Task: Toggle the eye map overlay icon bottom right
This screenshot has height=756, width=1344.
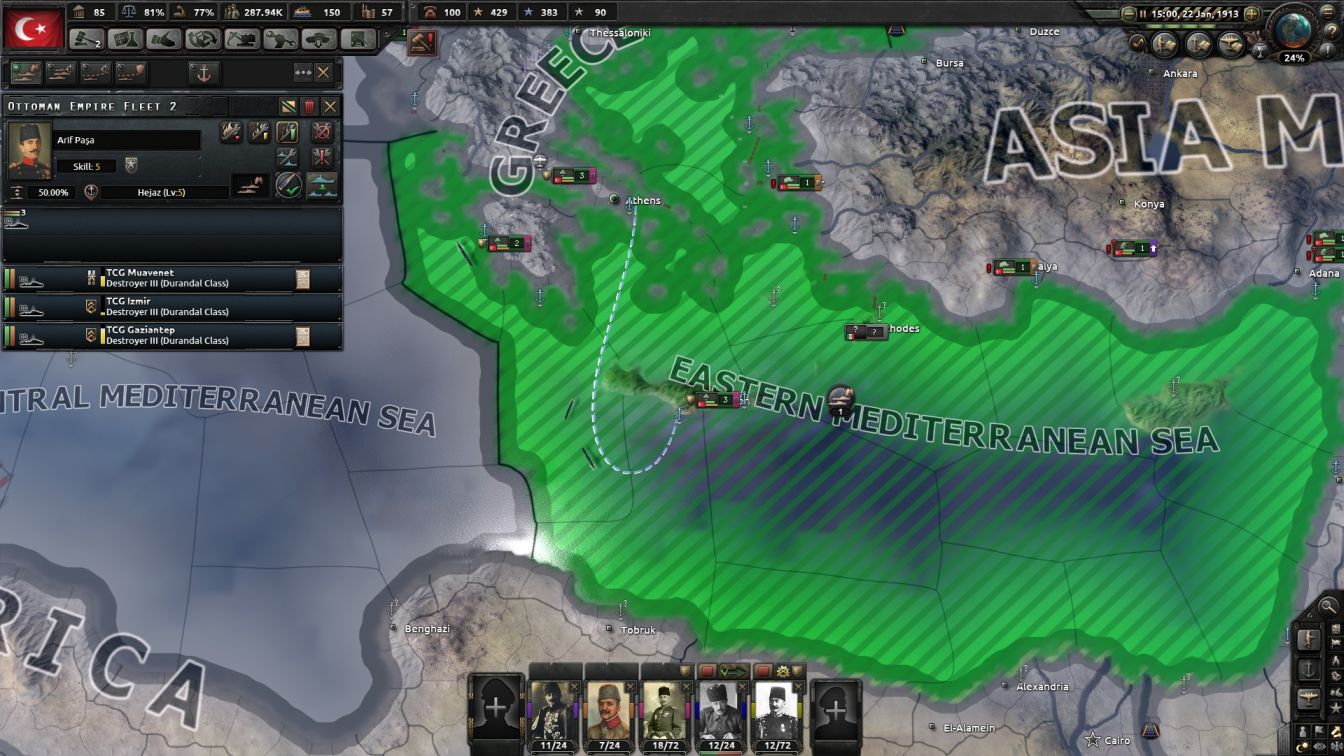Action: pos(1318,747)
